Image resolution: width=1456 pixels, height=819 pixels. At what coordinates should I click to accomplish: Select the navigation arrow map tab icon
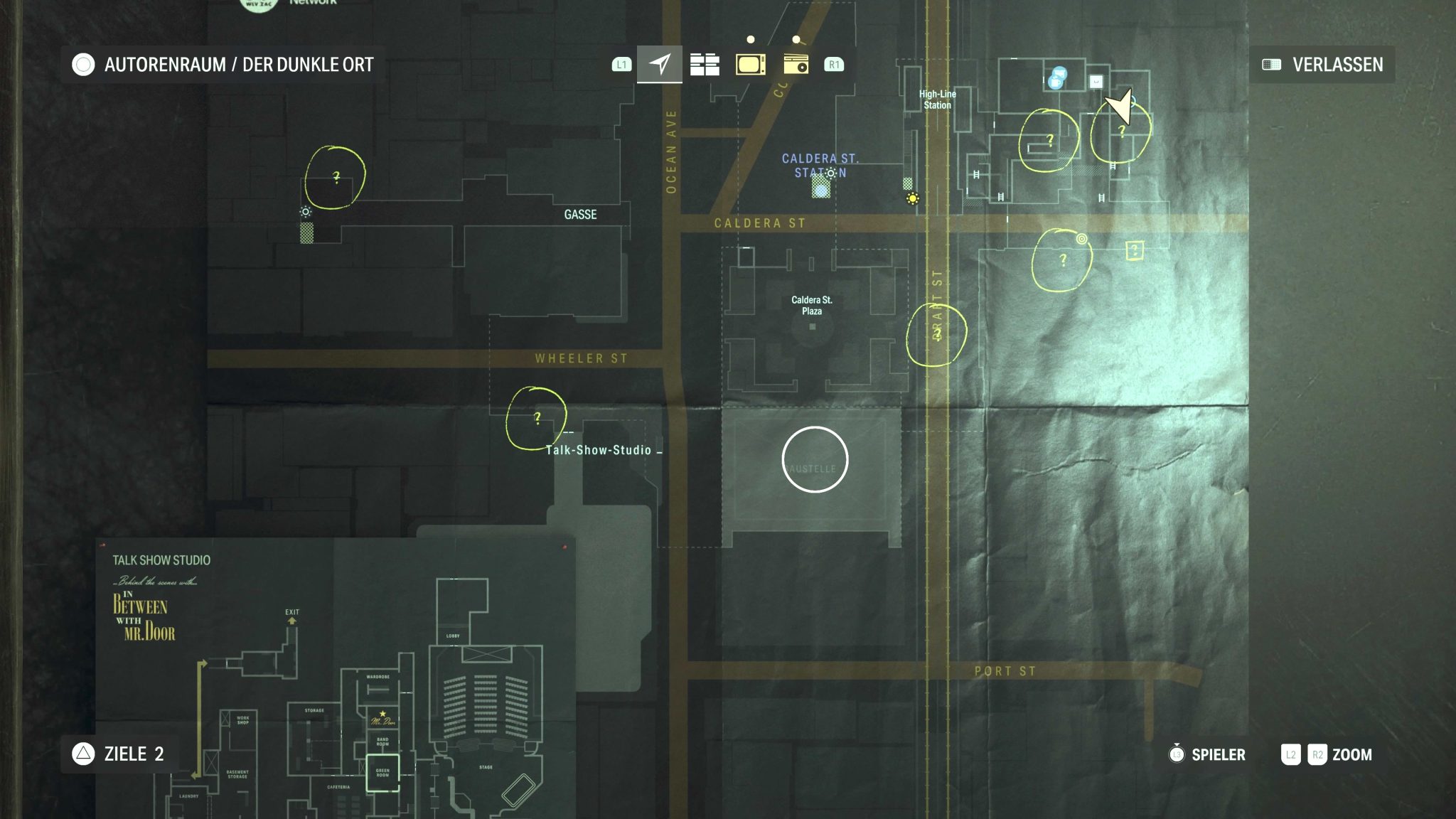tap(659, 63)
